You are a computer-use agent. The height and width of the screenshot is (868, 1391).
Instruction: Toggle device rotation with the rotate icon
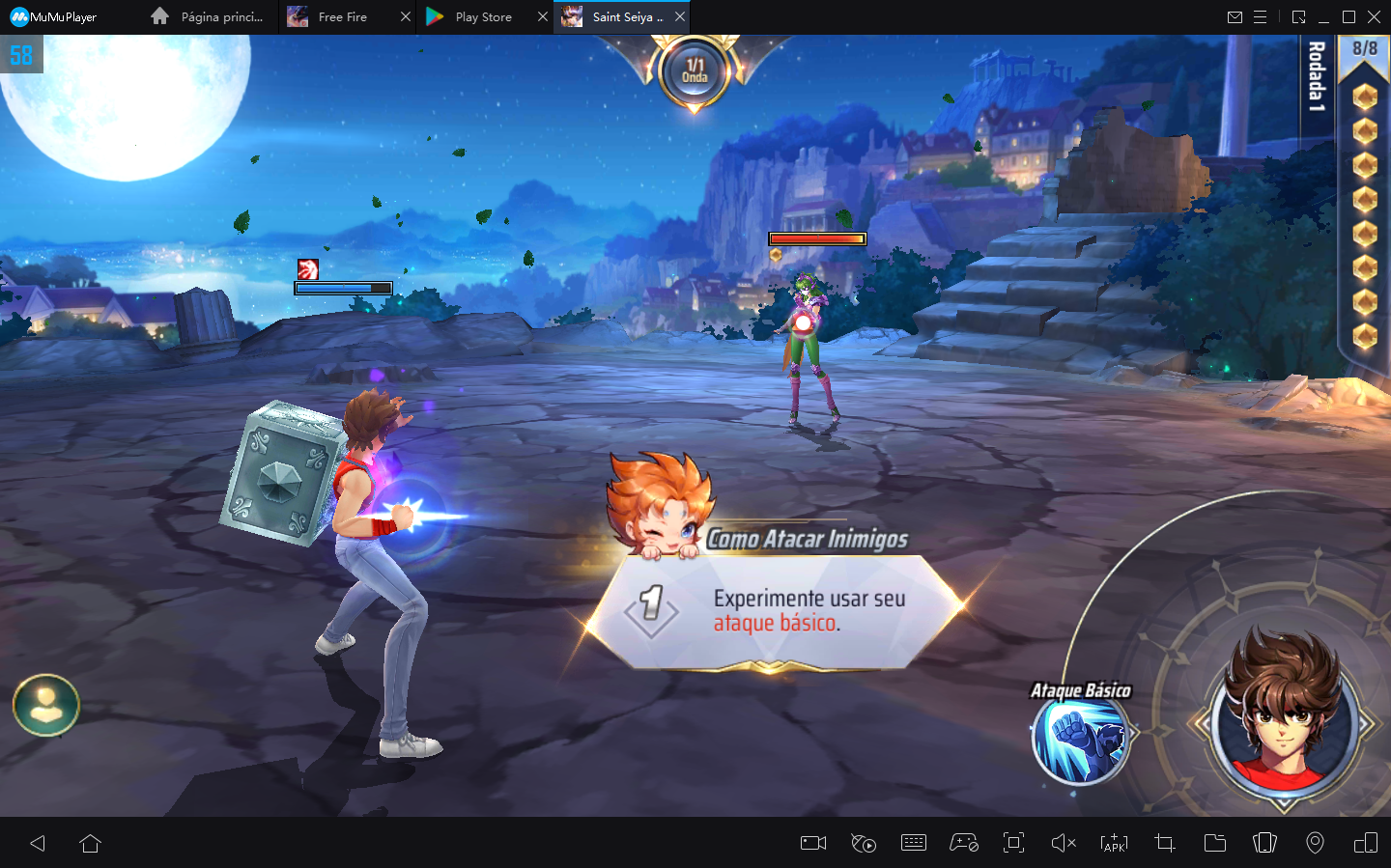1265,843
